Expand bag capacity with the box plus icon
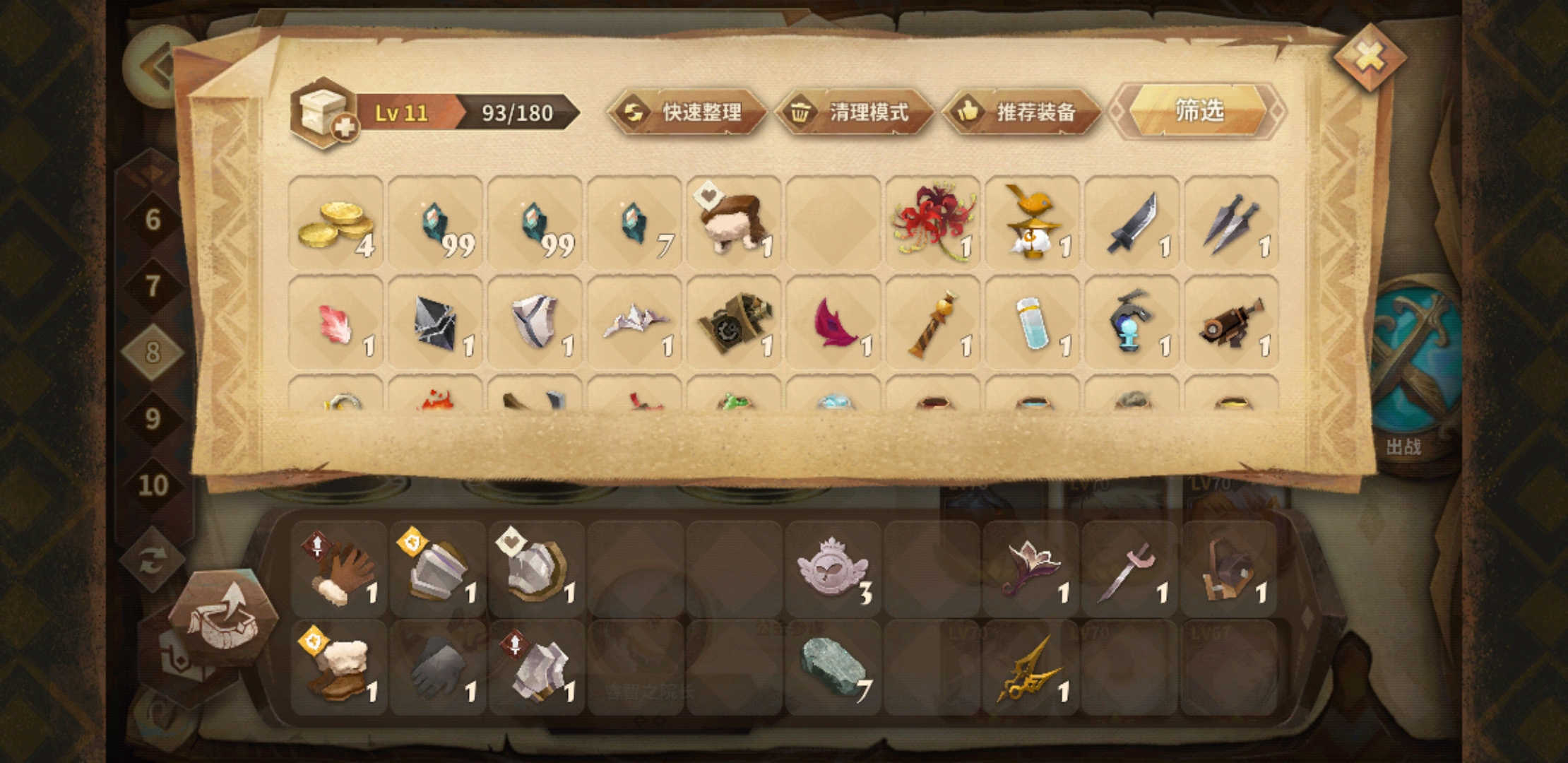This screenshot has width=1568, height=763. [325, 113]
